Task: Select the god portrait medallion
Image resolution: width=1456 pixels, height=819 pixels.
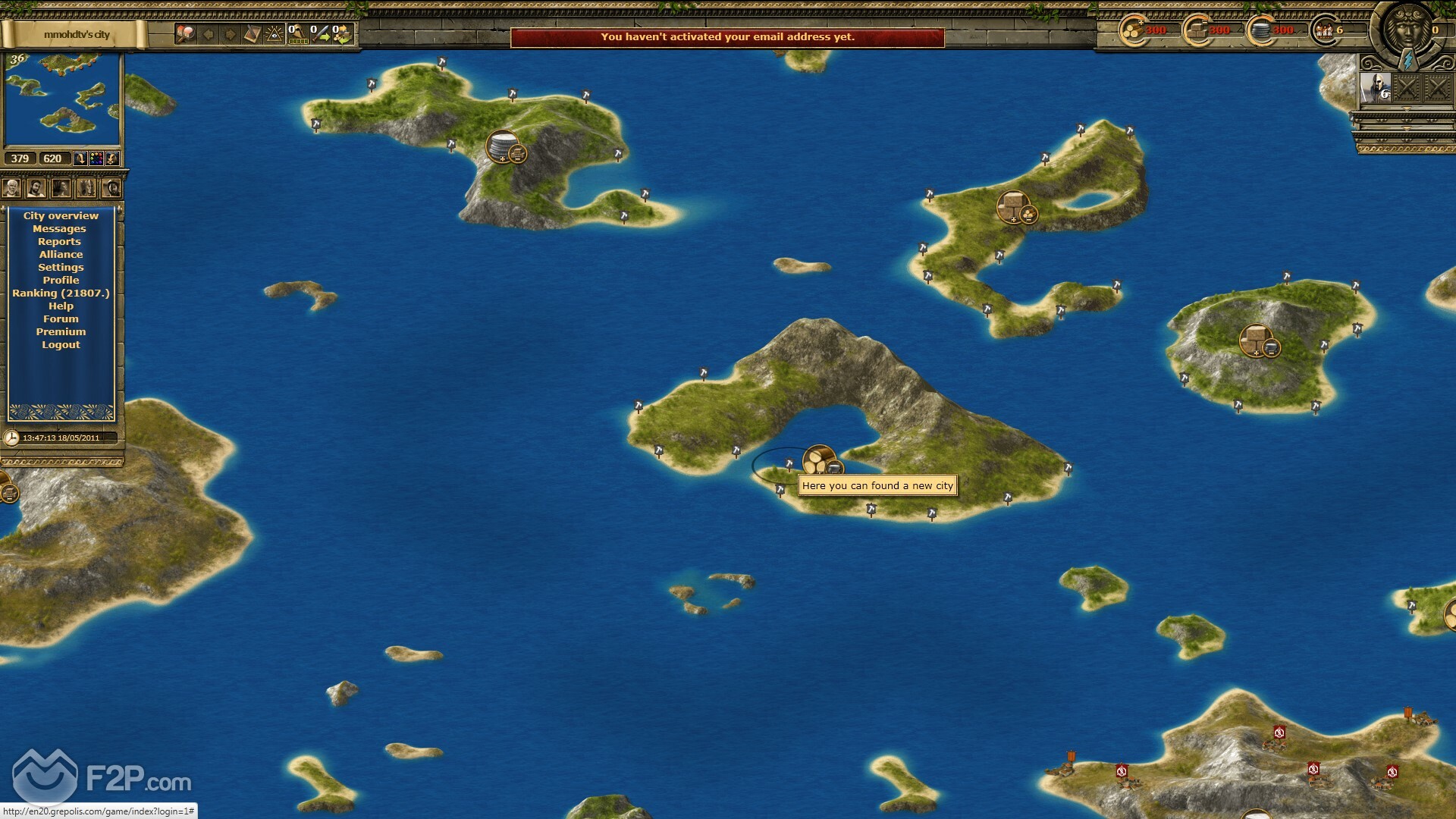Action: tap(1408, 32)
